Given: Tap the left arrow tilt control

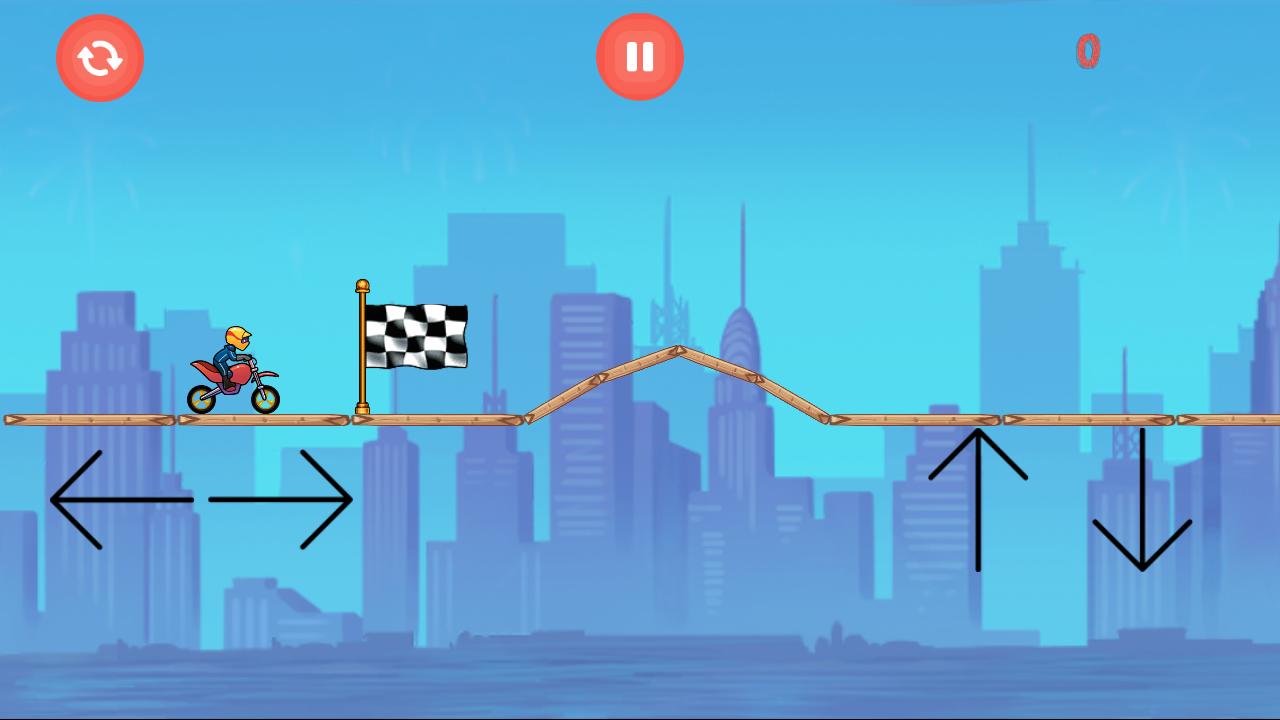Looking at the screenshot, I should [120, 497].
